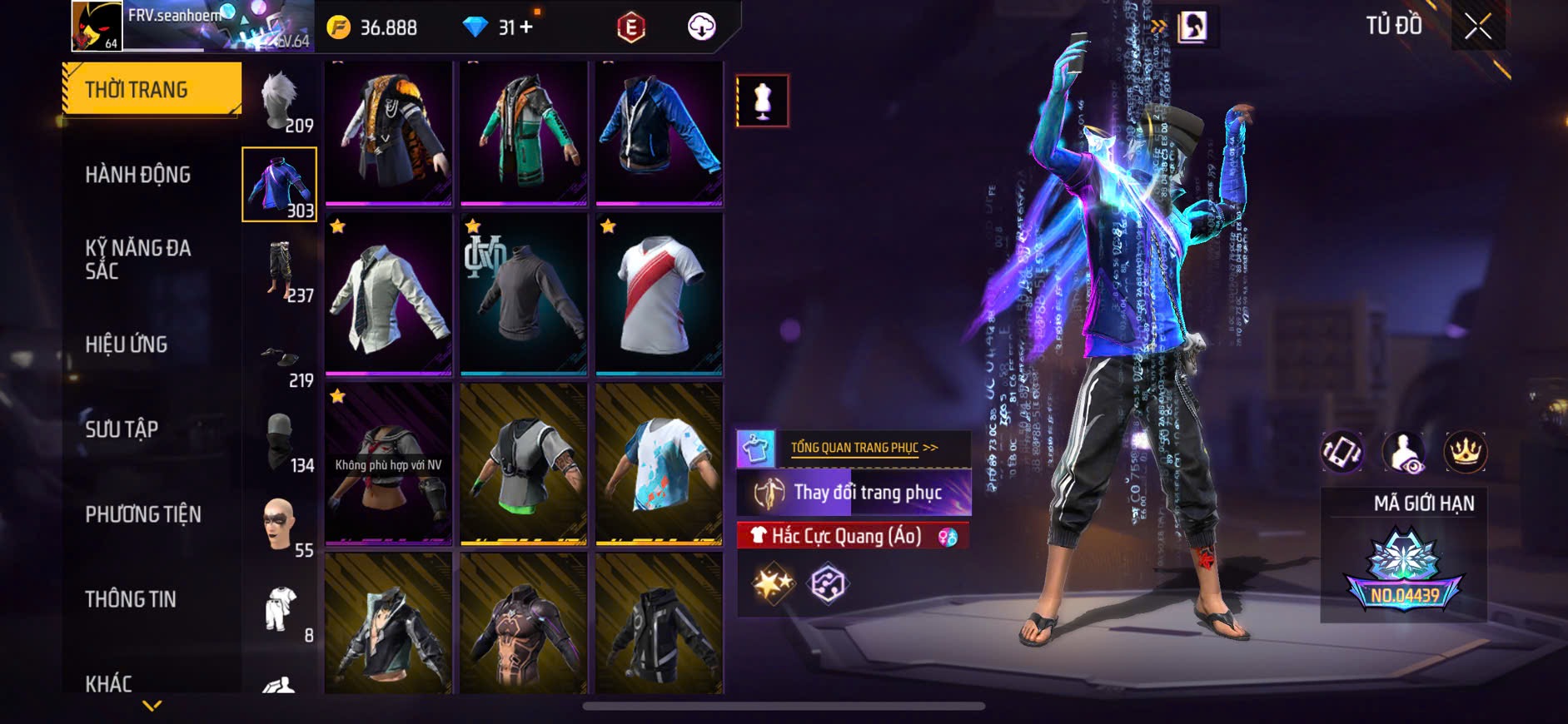
Task: Switch to the HÀNH ĐỘNG tab
Action: pos(138,175)
